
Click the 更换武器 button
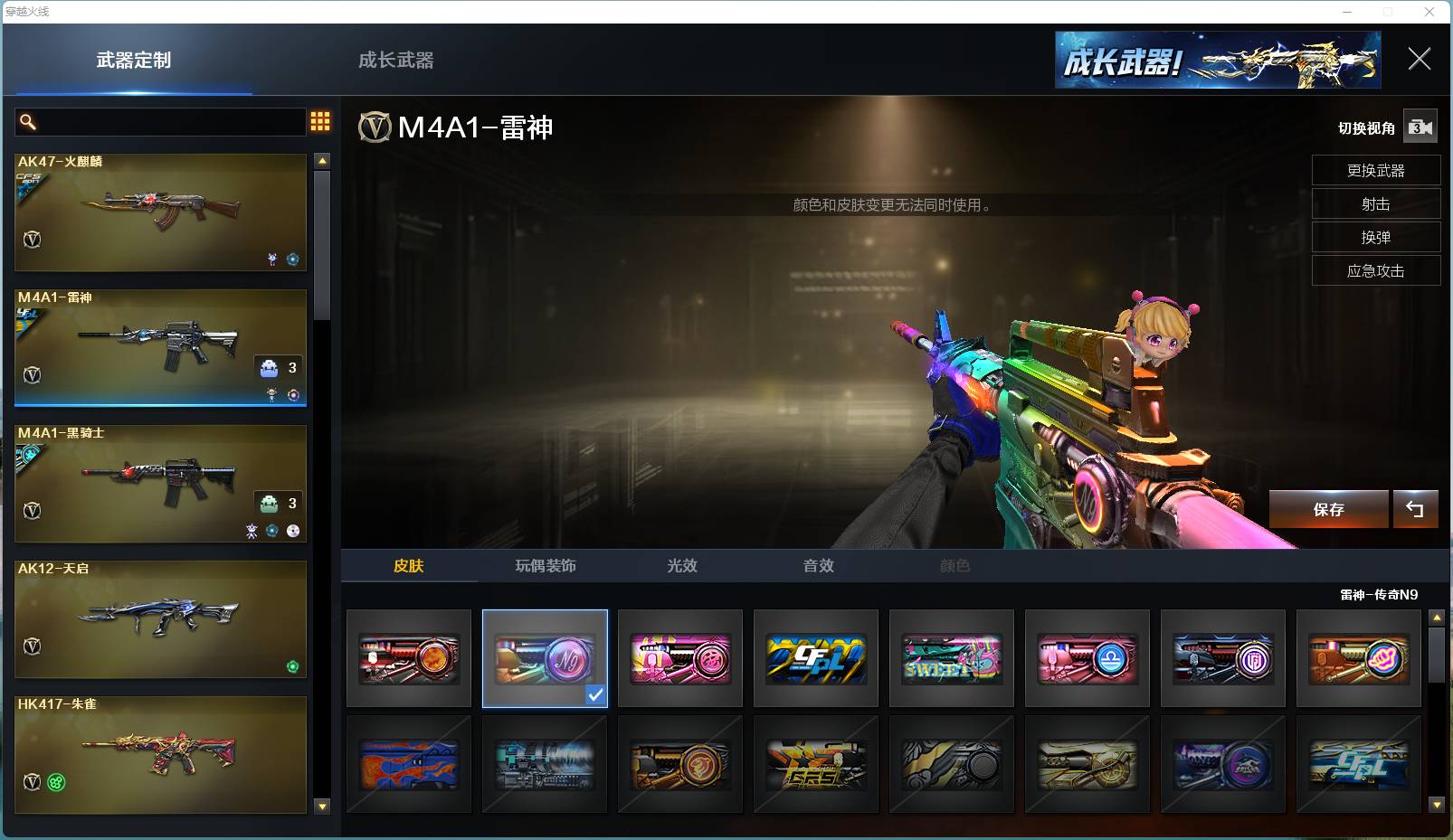1375,171
